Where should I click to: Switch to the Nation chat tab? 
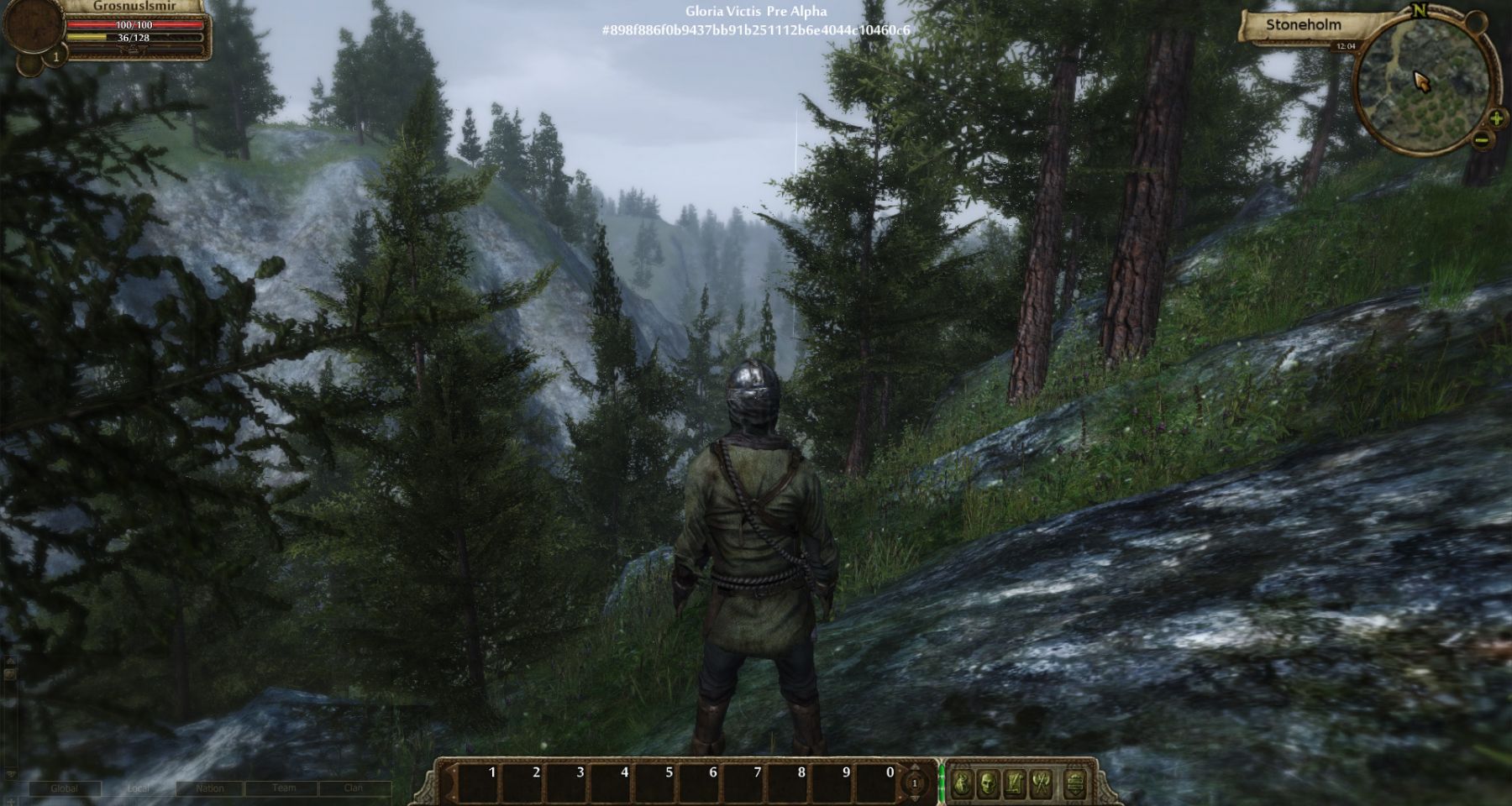[x=210, y=788]
